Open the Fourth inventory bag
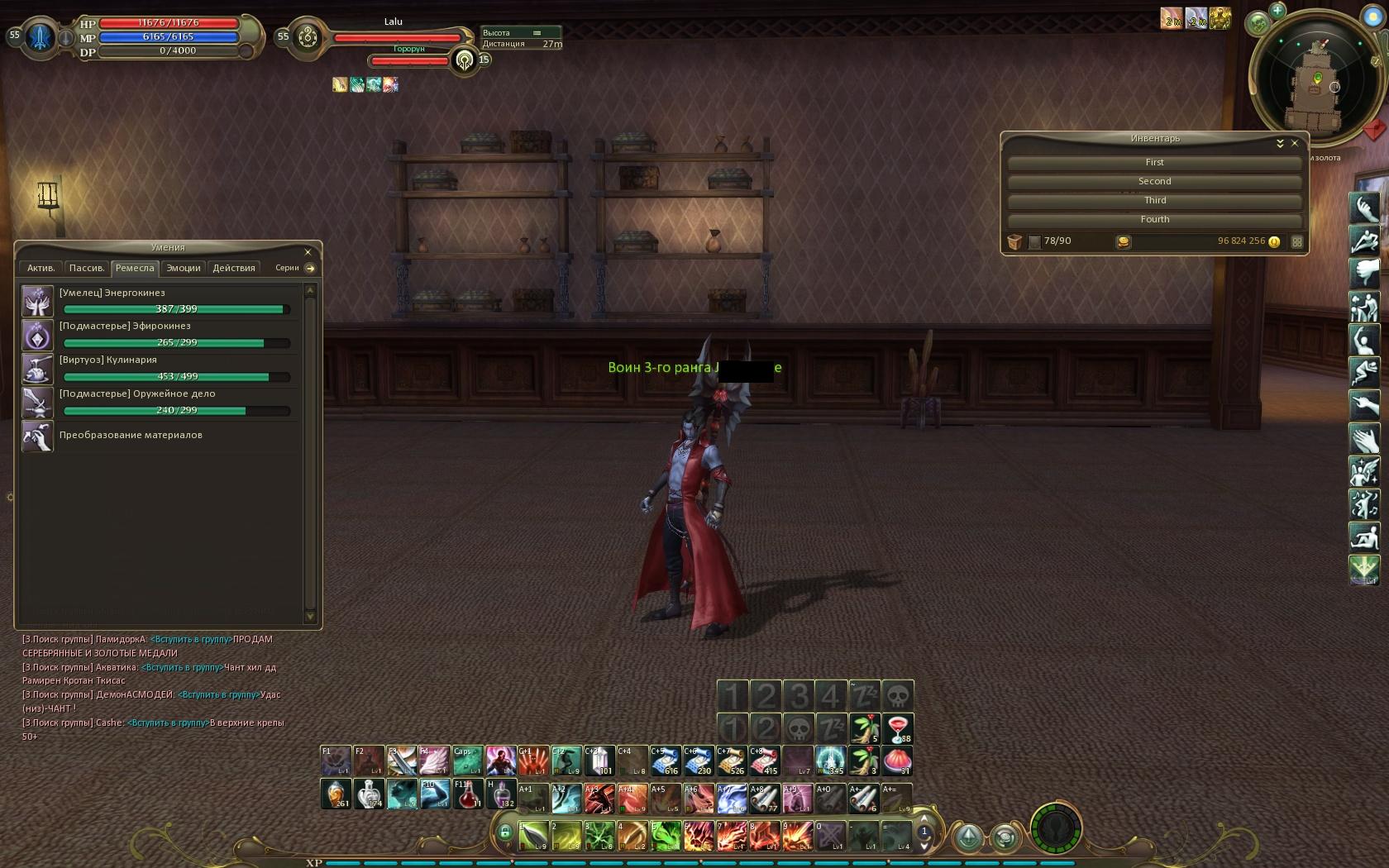Image resolution: width=1389 pixels, height=868 pixels. coord(1154,220)
